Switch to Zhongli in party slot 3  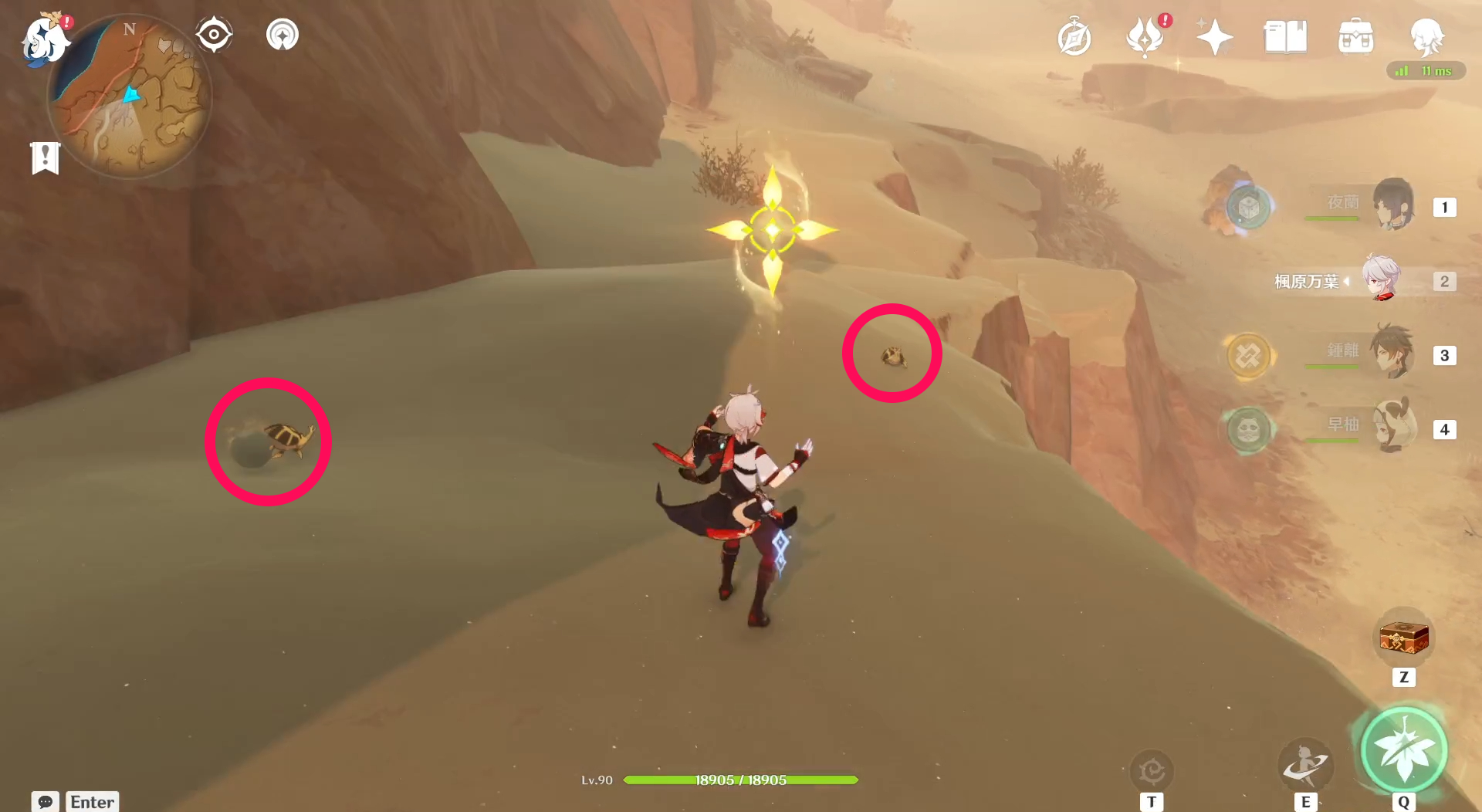(1393, 354)
